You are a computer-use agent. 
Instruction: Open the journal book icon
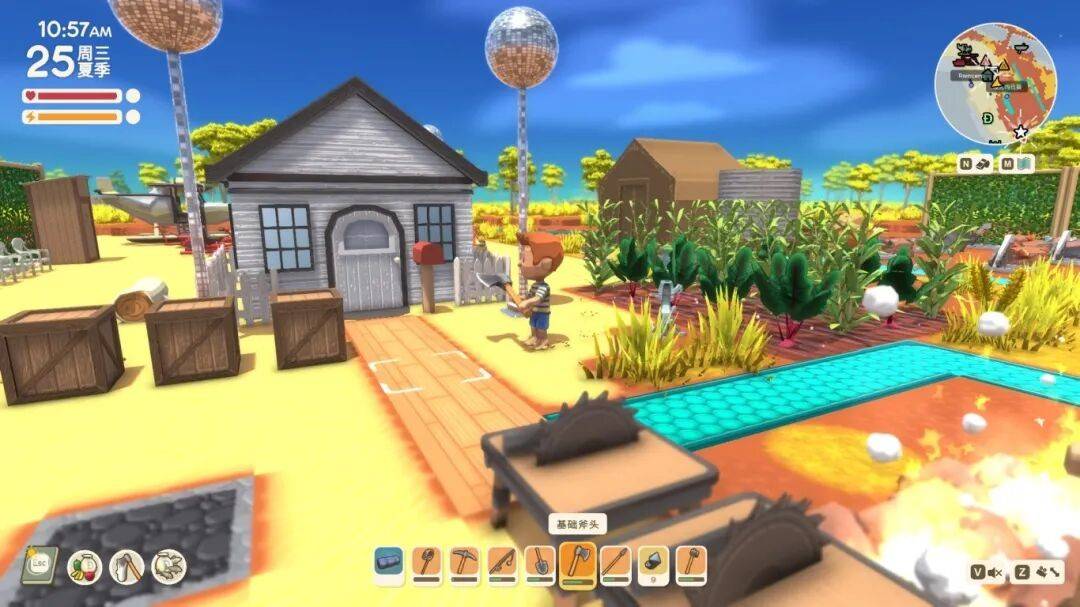(x=39, y=566)
